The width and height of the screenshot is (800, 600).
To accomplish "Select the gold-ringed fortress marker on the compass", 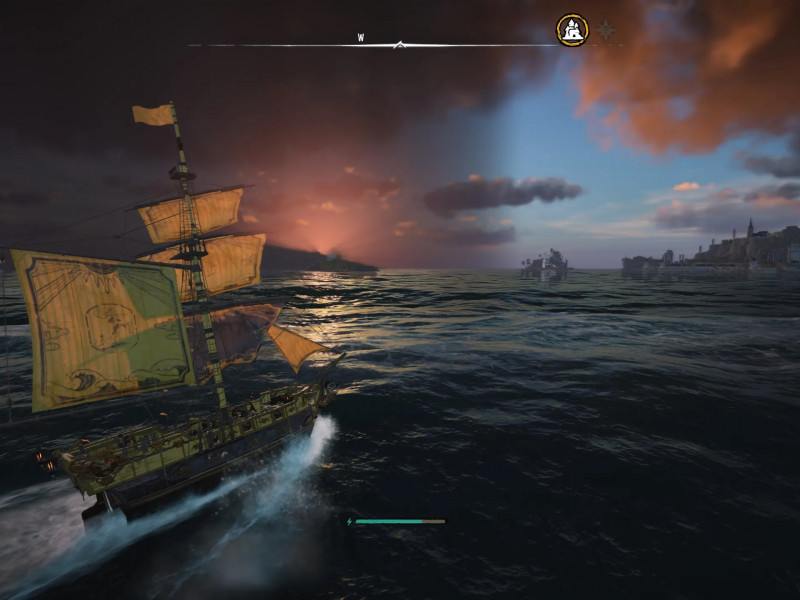I will pos(572,30).
